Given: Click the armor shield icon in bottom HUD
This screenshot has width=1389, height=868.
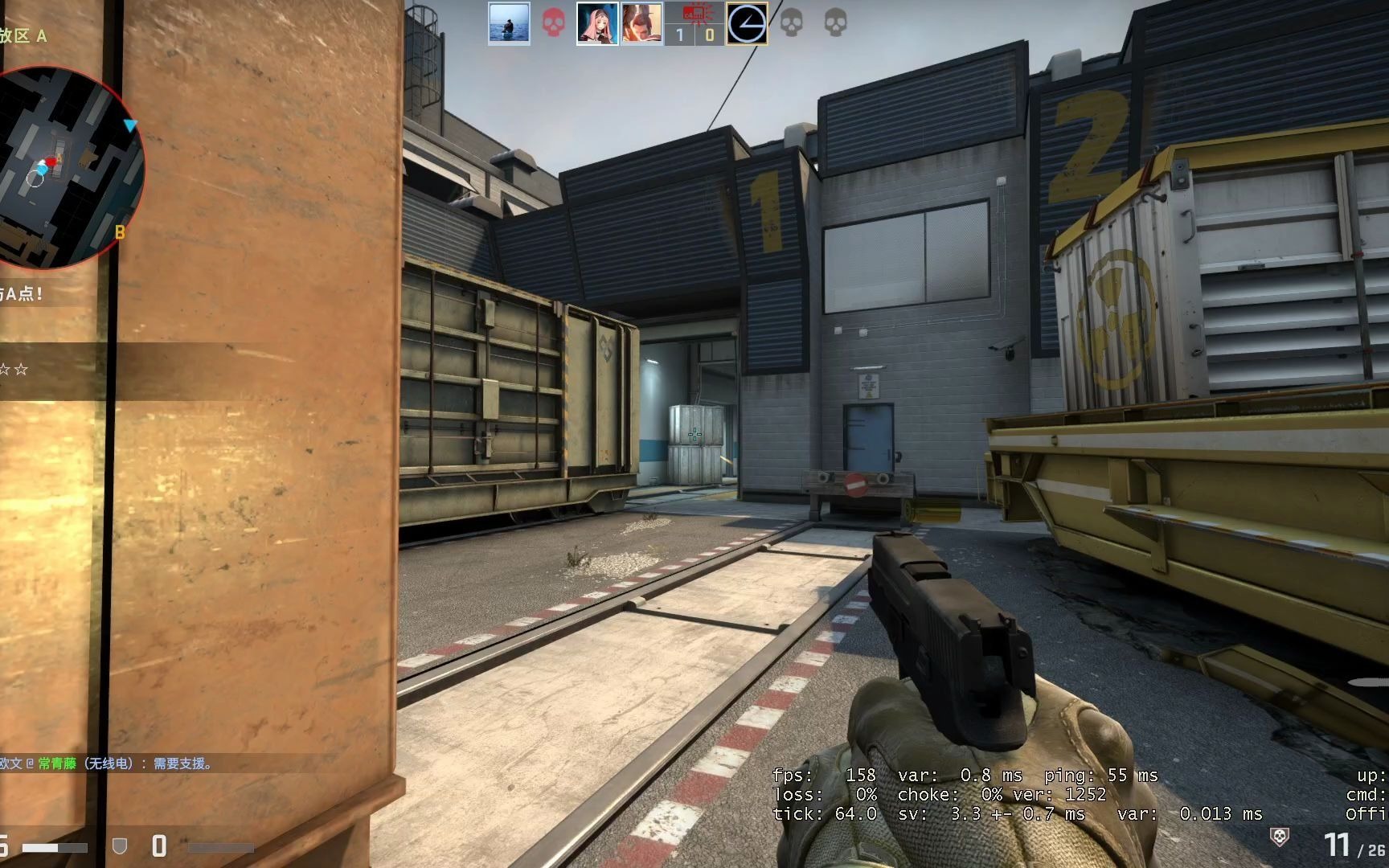Looking at the screenshot, I should tap(120, 847).
